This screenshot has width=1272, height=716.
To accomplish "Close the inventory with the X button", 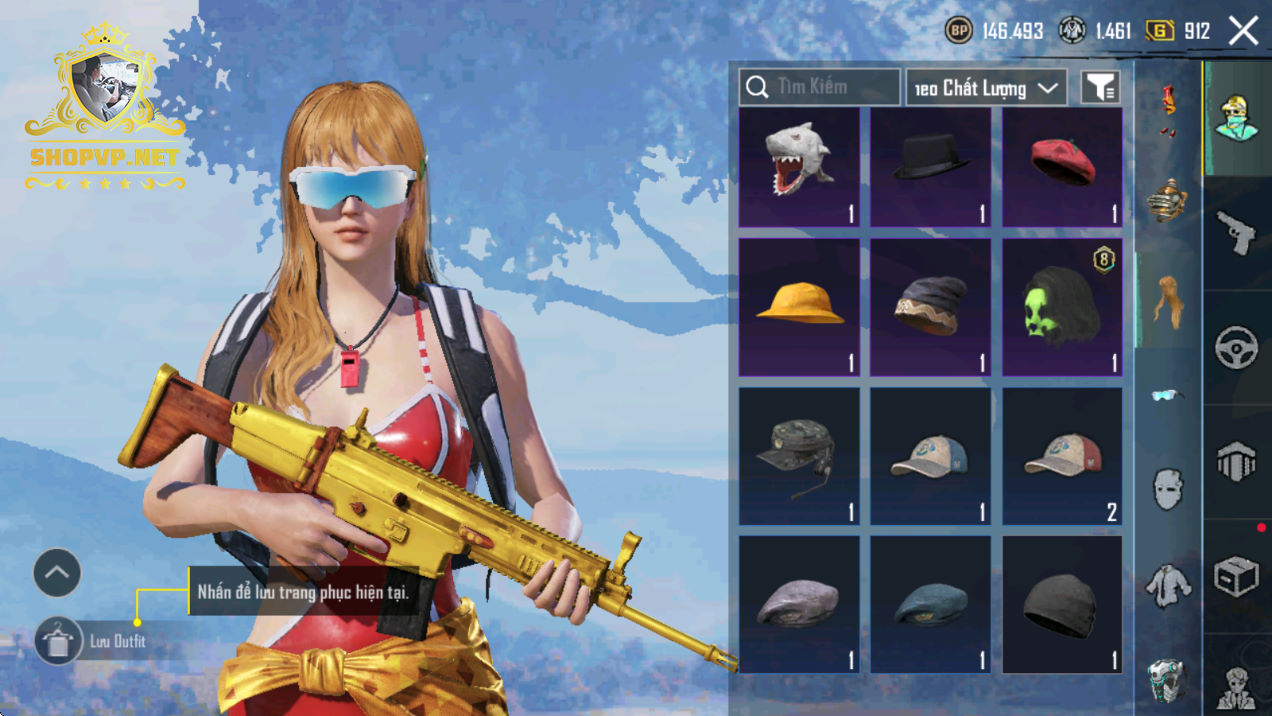I will (1243, 31).
